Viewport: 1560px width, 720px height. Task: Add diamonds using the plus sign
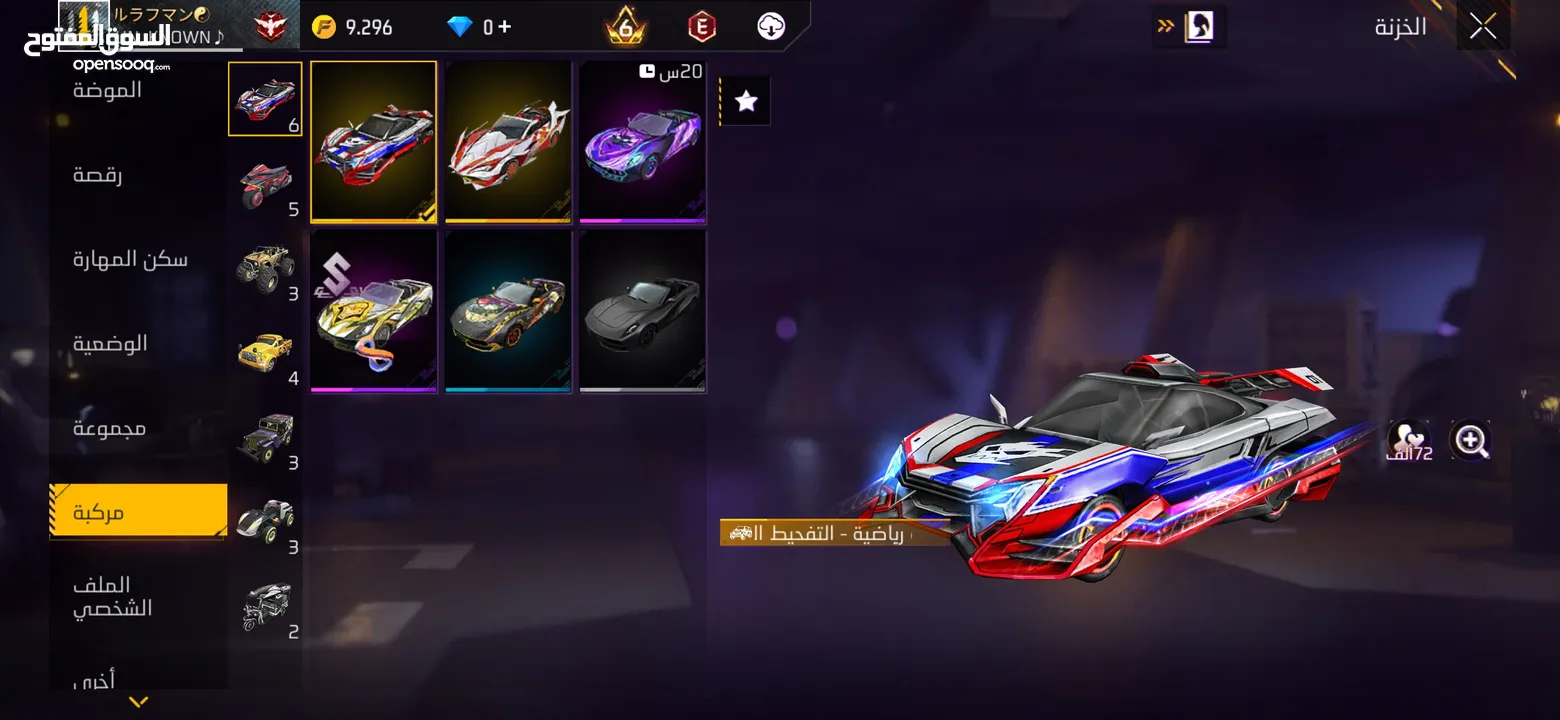tap(504, 27)
